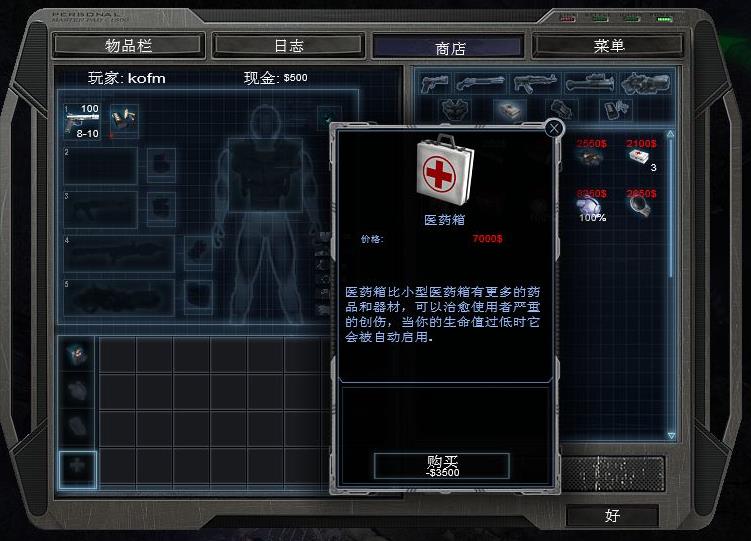Select the 商店 shop tab
This screenshot has height=541, width=751.
tap(450, 47)
